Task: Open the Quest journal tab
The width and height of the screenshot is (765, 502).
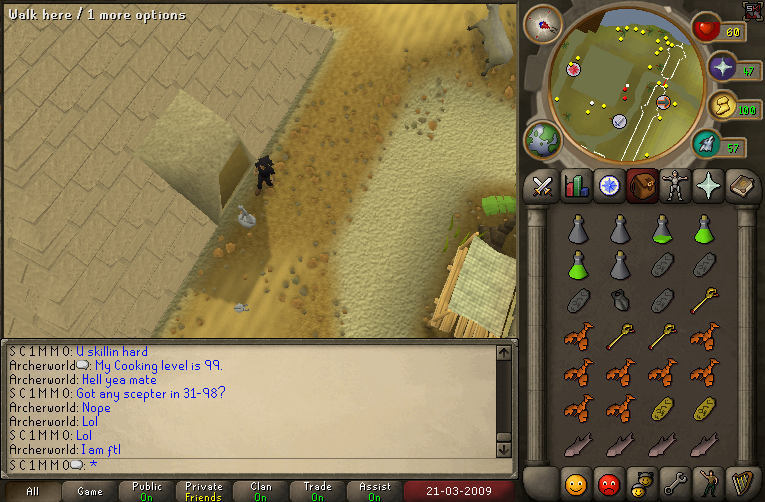Action: (x=609, y=186)
